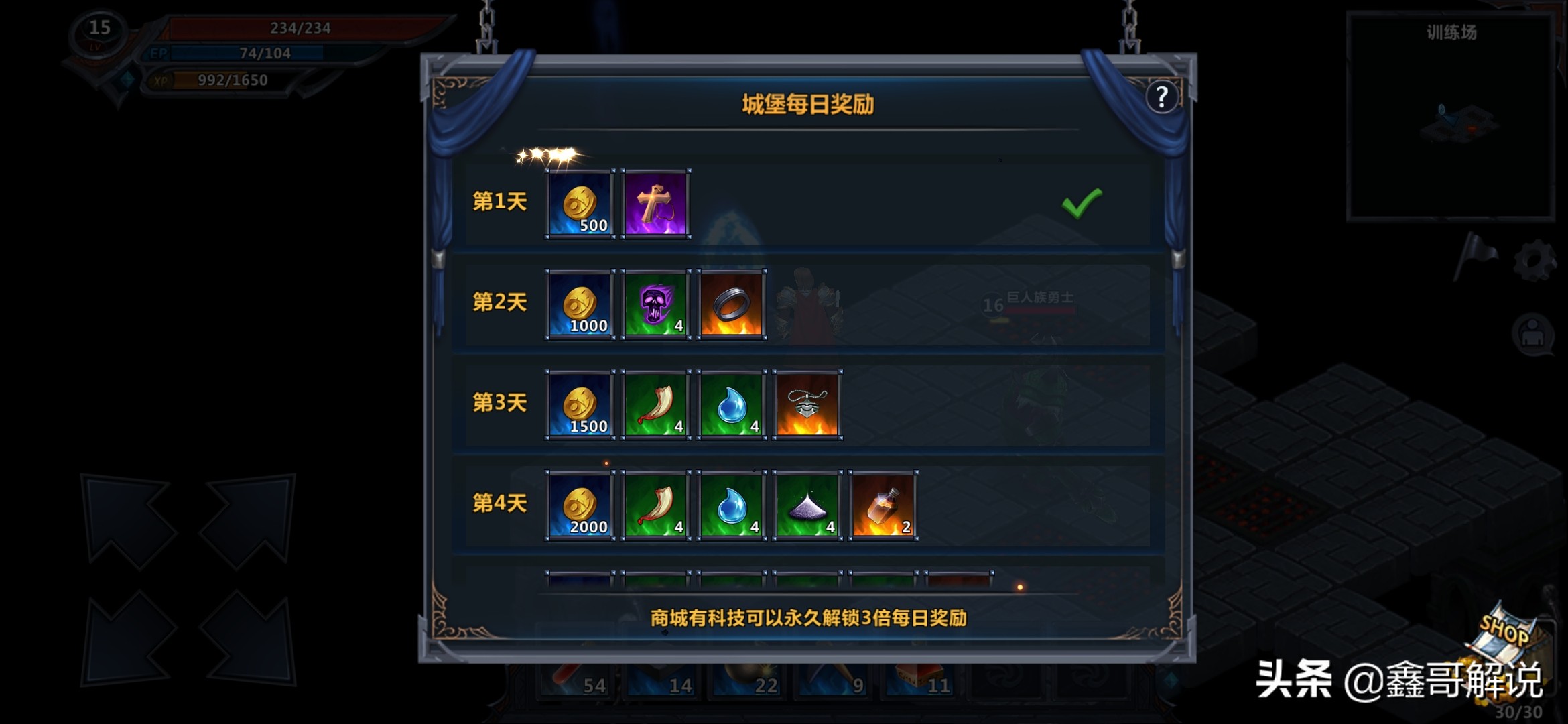Open the gear settings icon
1568x724 pixels.
click(x=1533, y=260)
